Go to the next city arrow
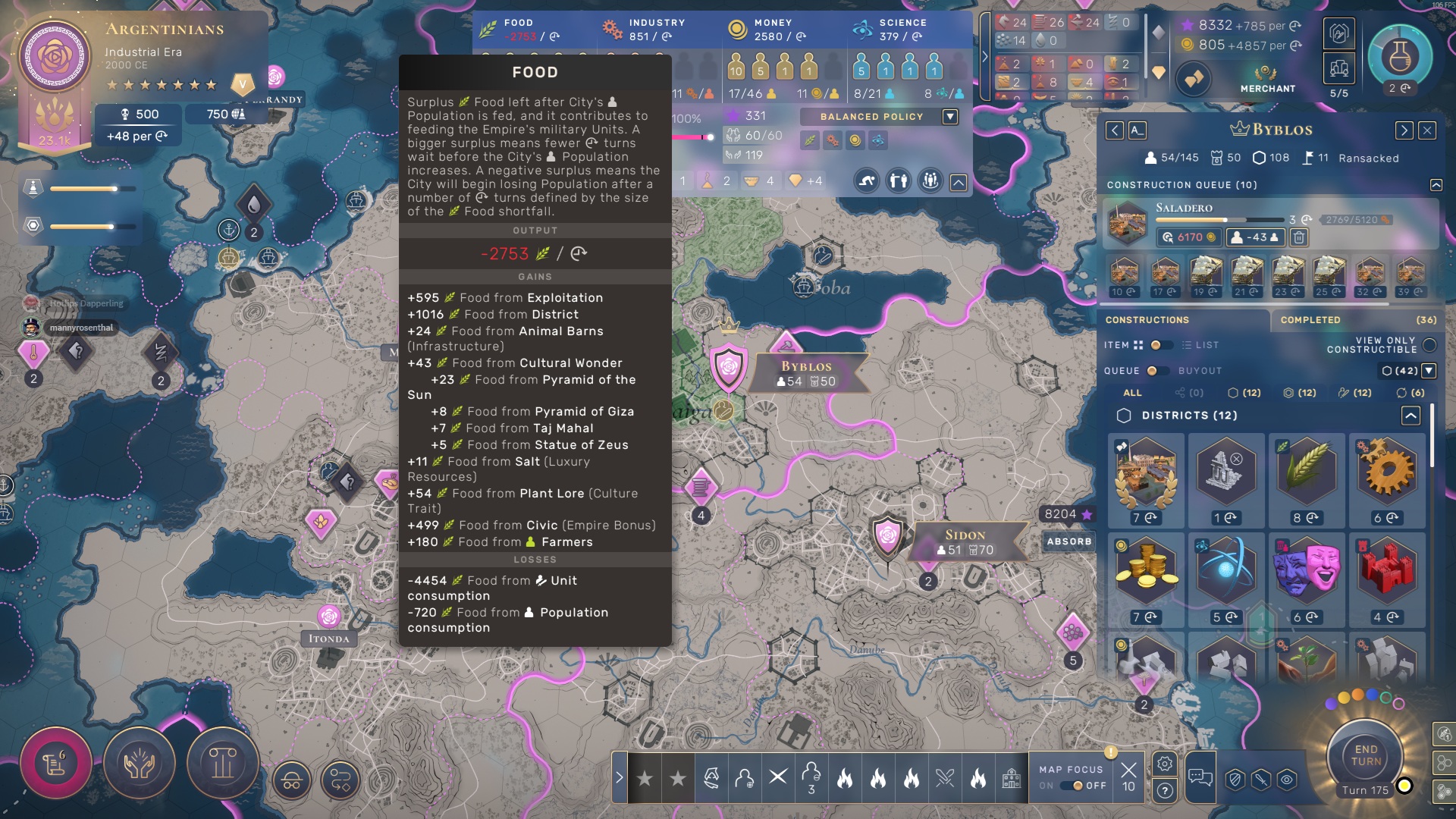 (x=1404, y=130)
